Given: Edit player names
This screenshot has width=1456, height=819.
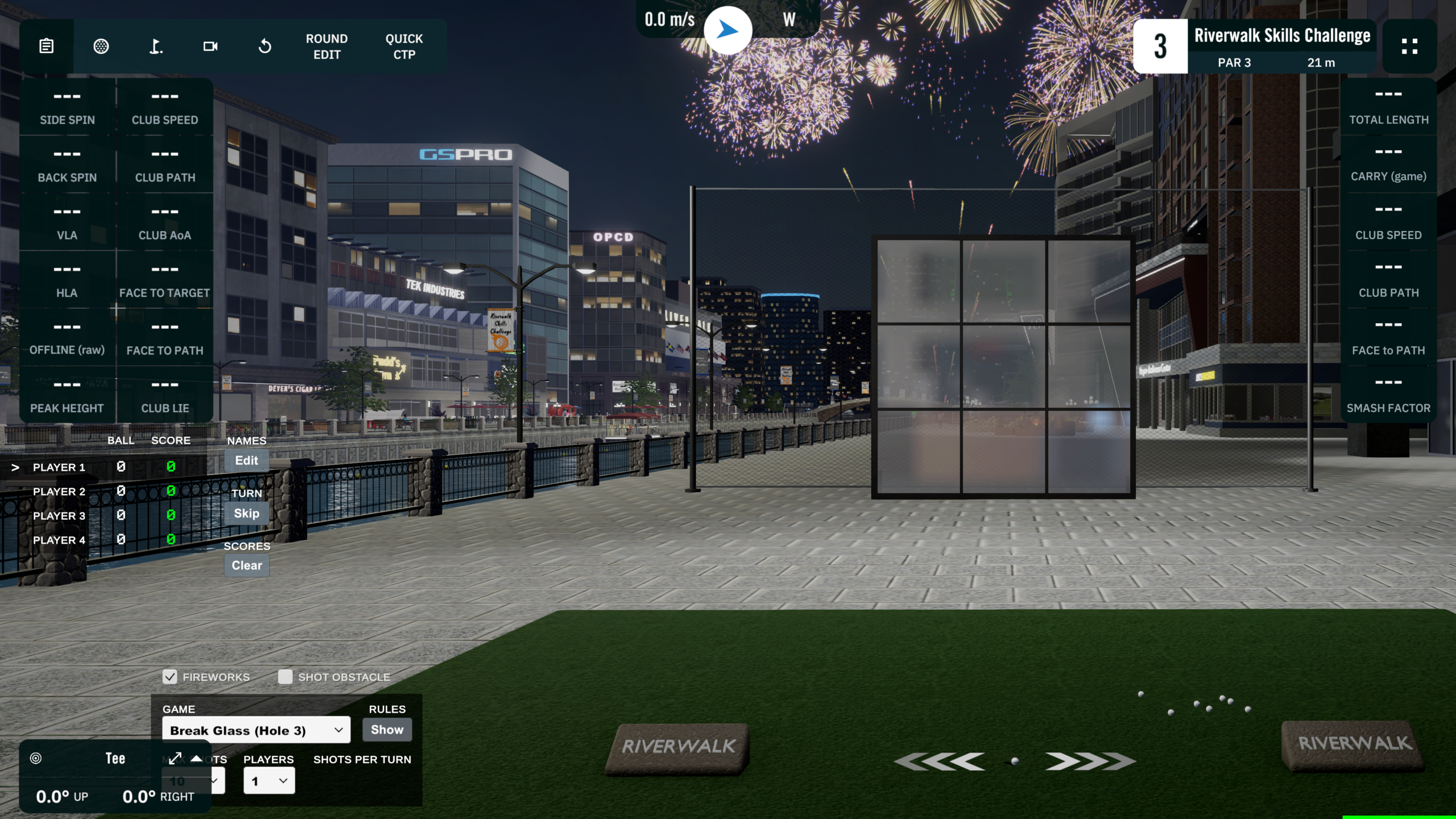Looking at the screenshot, I should tap(246, 461).
